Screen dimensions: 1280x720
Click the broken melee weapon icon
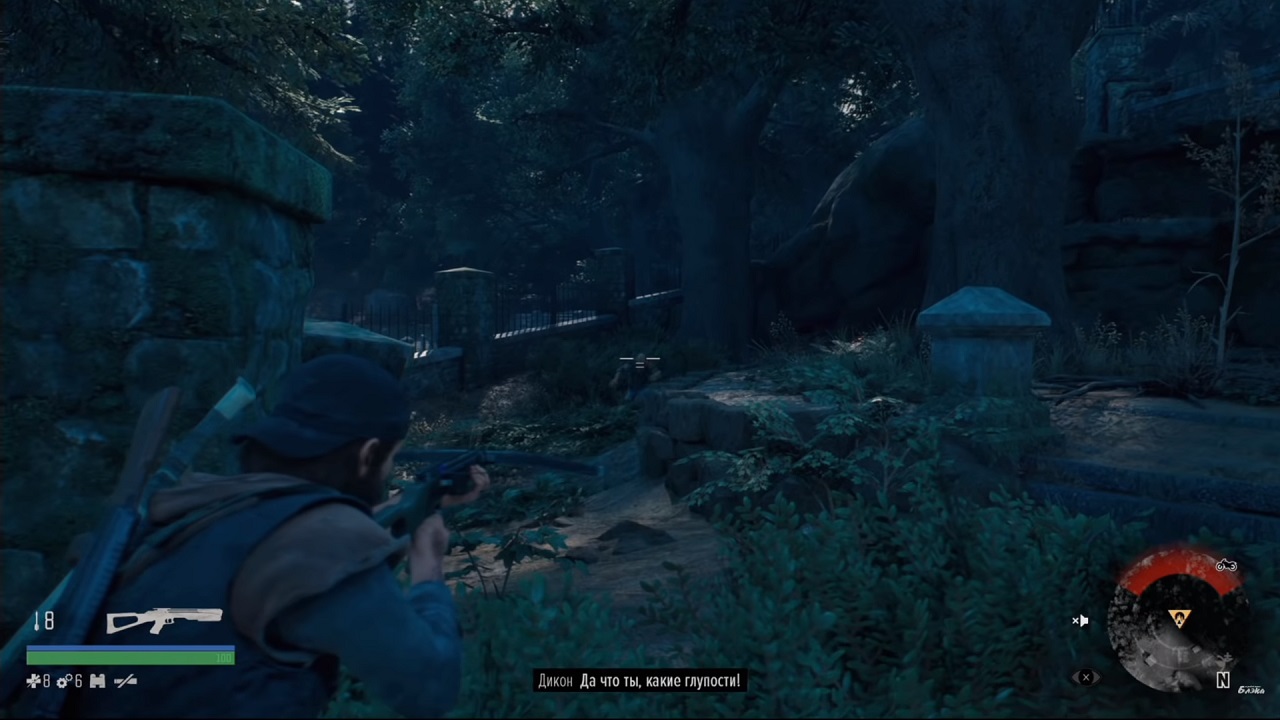124,681
